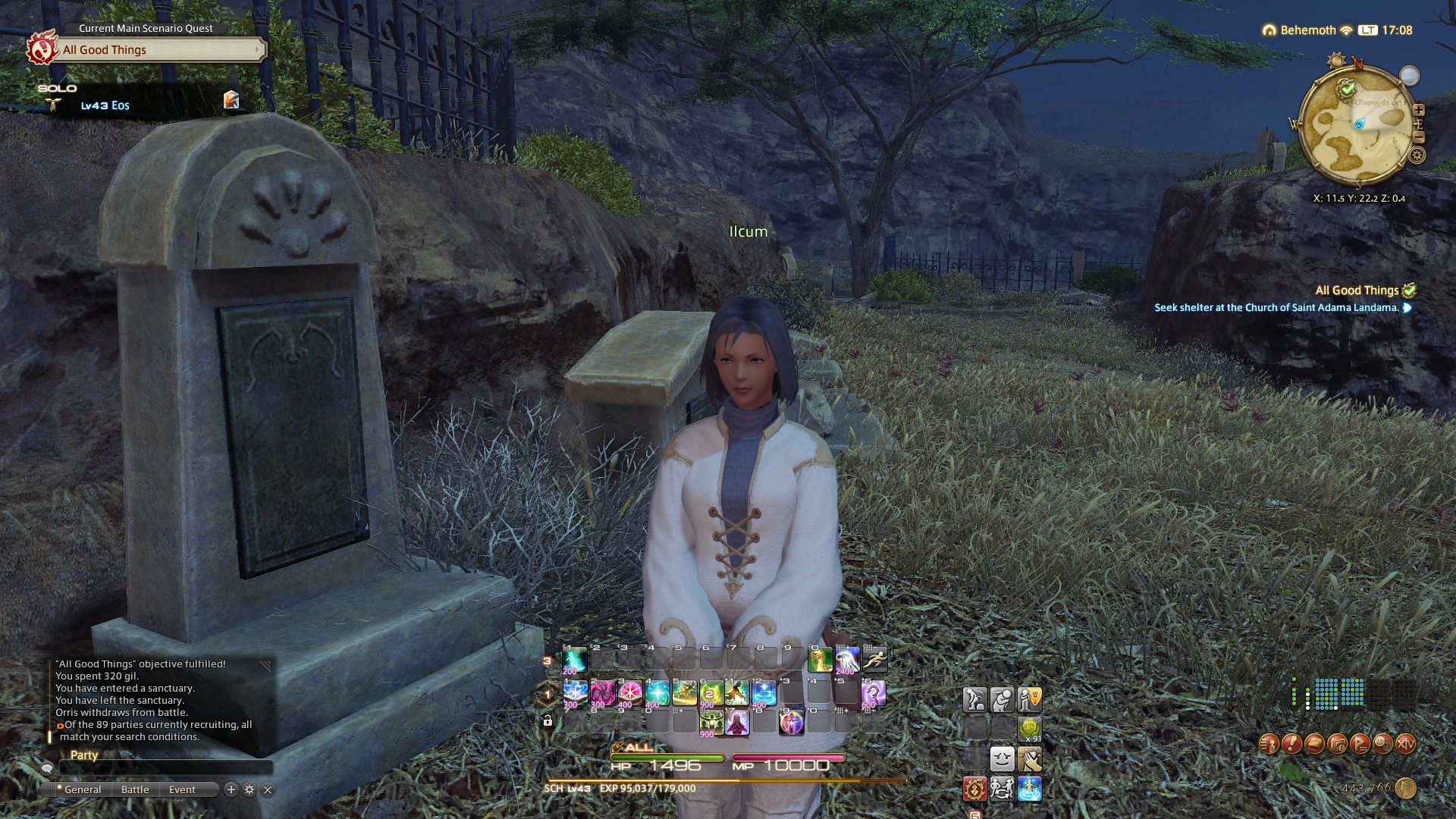Switch to the Event chat tab
This screenshot has width=1456, height=819.
tap(182, 789)
